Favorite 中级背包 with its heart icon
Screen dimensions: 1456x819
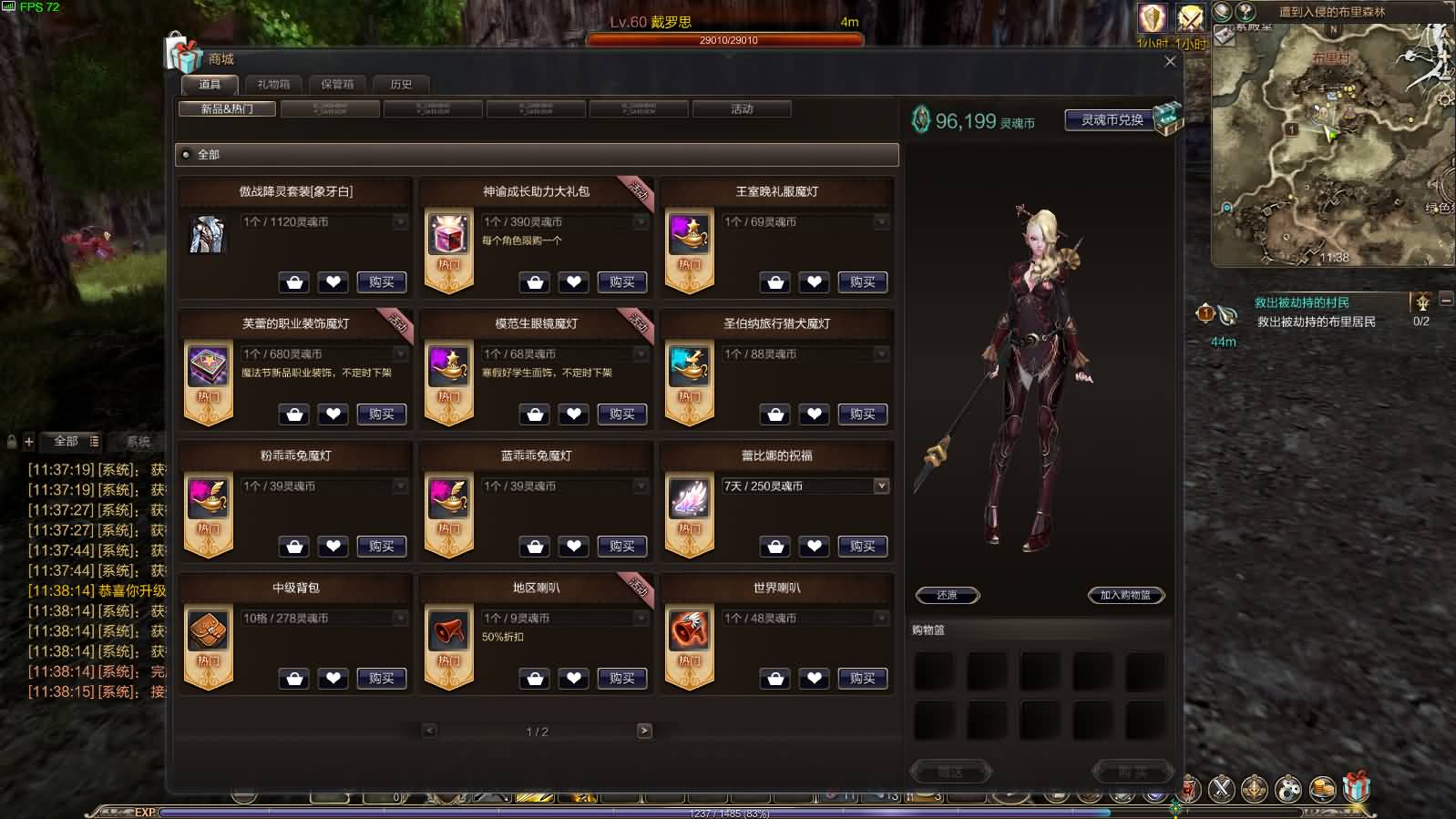point(333,679)
